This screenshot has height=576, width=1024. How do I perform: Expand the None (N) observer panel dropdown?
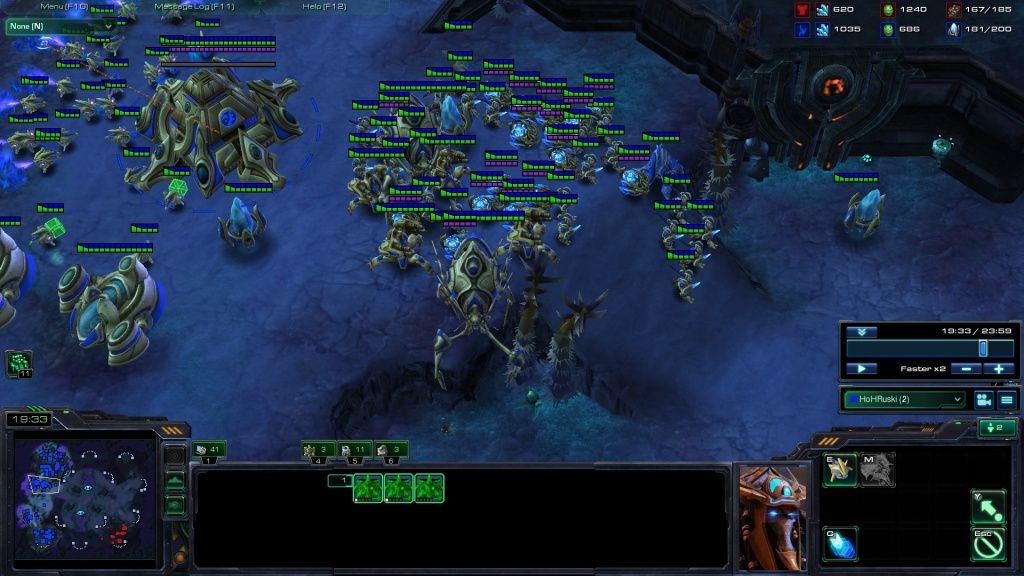[60, 26]
